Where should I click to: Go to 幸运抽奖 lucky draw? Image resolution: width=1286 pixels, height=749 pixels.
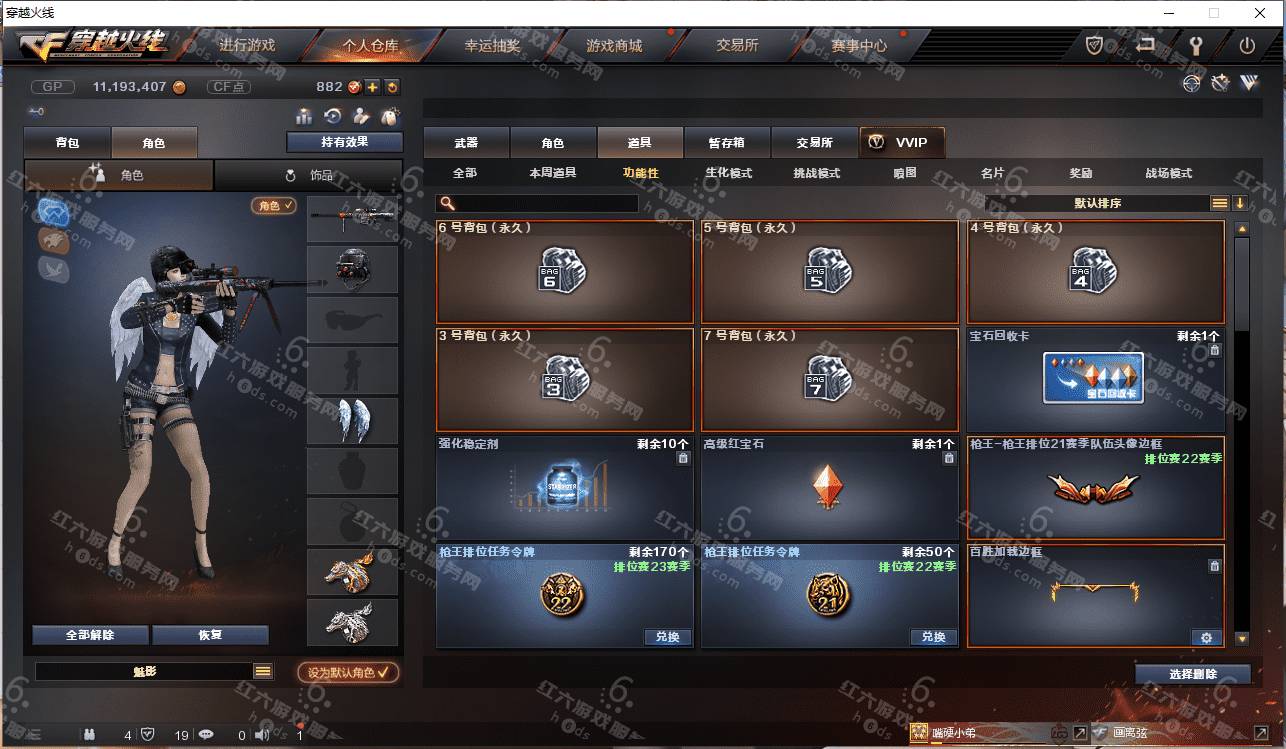pos(492,45)
